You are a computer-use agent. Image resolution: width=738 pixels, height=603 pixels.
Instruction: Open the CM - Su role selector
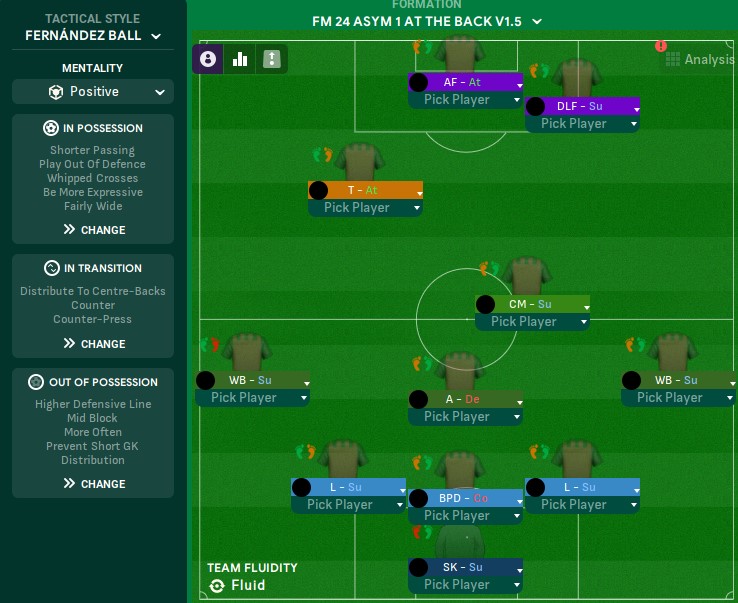(585, 305)
